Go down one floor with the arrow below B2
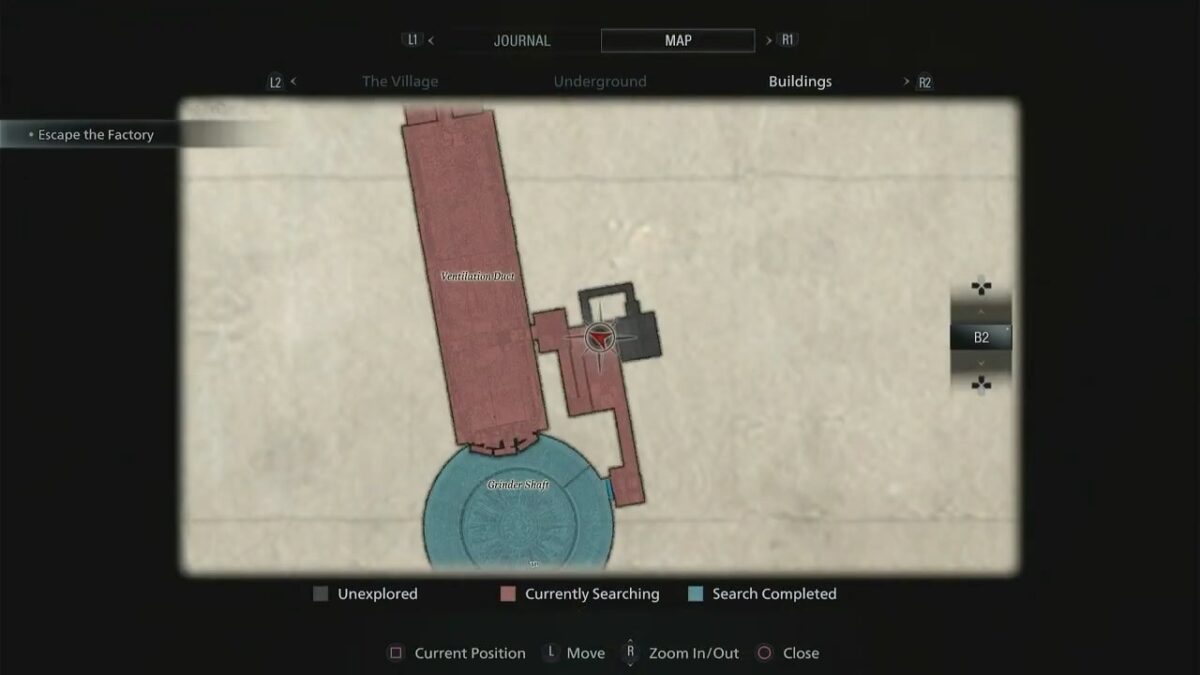Image resolution: width=1200 pixels, height=675 pixels. click(981, 363)
